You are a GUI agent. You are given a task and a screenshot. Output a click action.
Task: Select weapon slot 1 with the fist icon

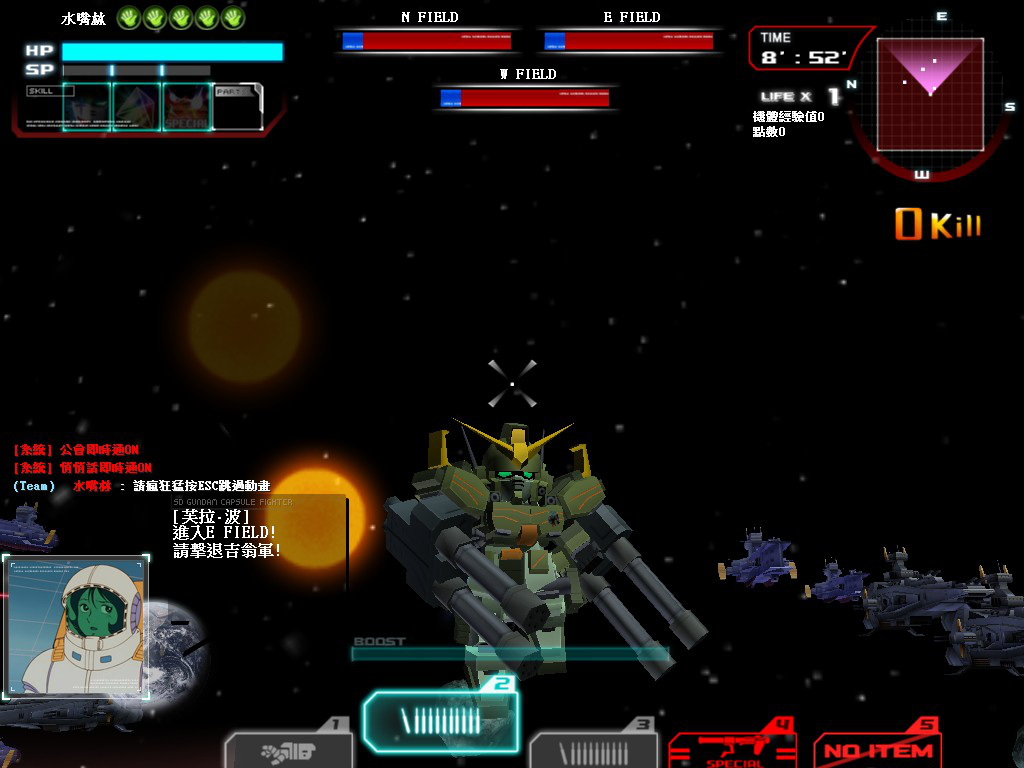(288, 750)
